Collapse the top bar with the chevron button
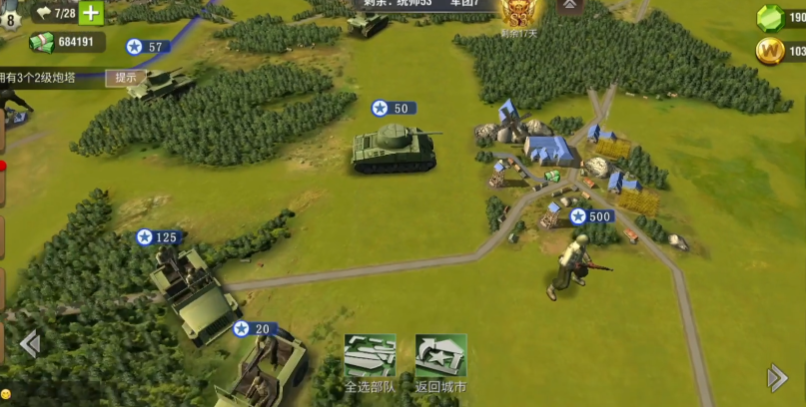The height and width of the screenshot is (407, 806). (x=571, y=6)
